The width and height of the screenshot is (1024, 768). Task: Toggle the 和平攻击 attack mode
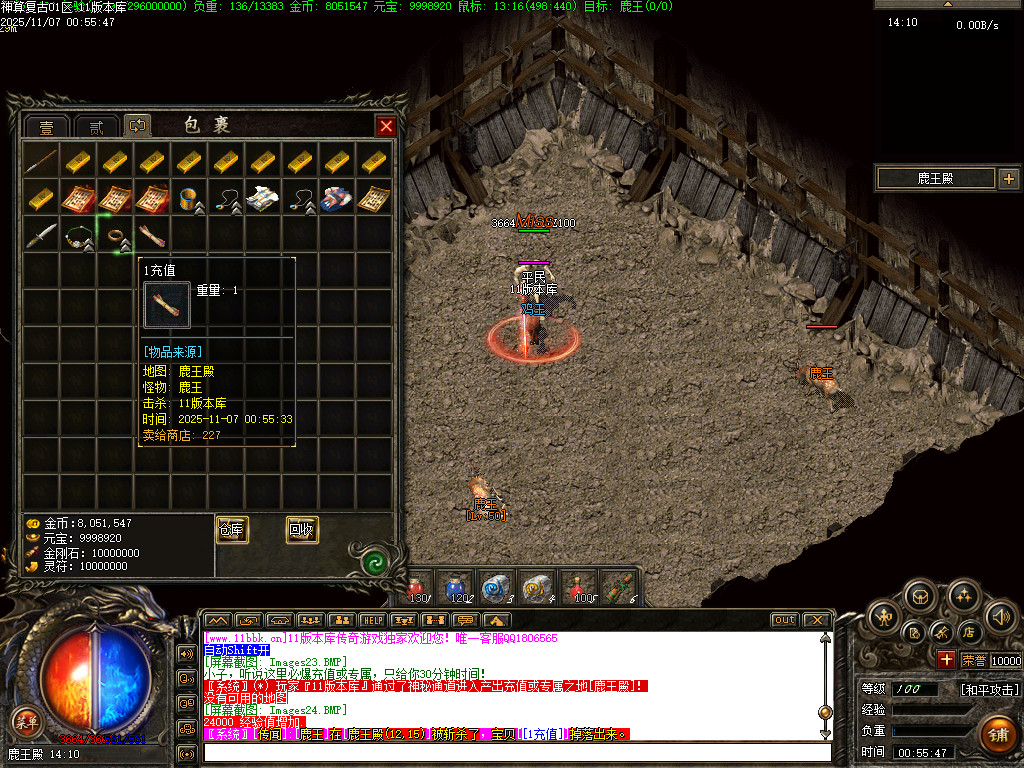[x=990, y=689]
